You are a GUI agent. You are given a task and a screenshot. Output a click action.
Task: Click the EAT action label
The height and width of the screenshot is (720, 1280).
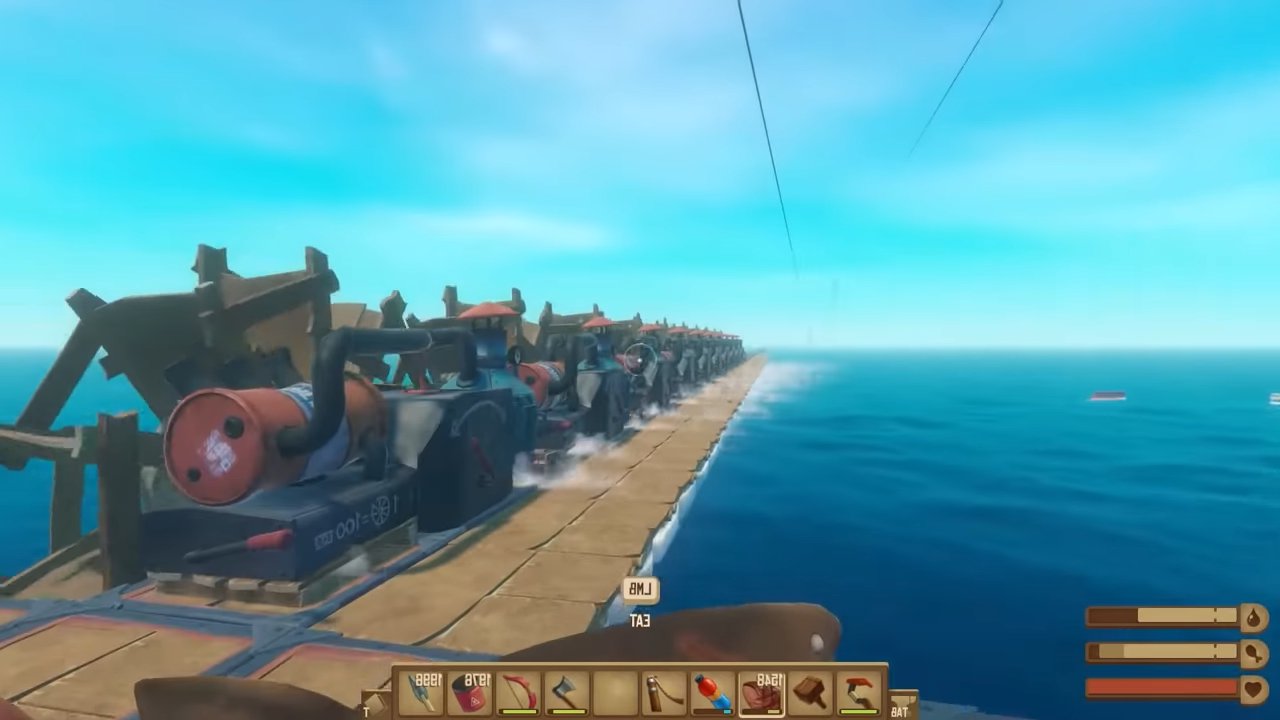pos(641,621)
